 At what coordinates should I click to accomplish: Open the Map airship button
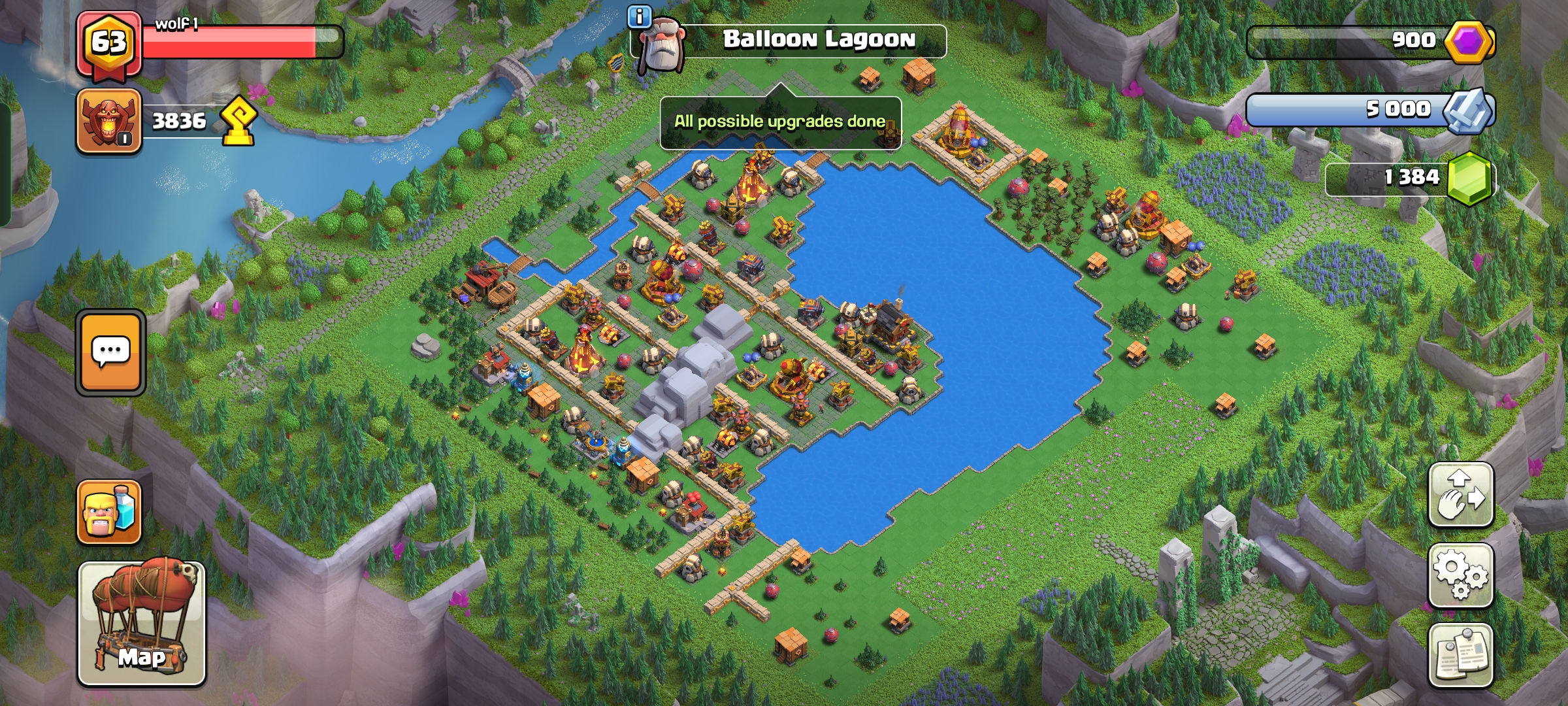(x=142, y=623)
